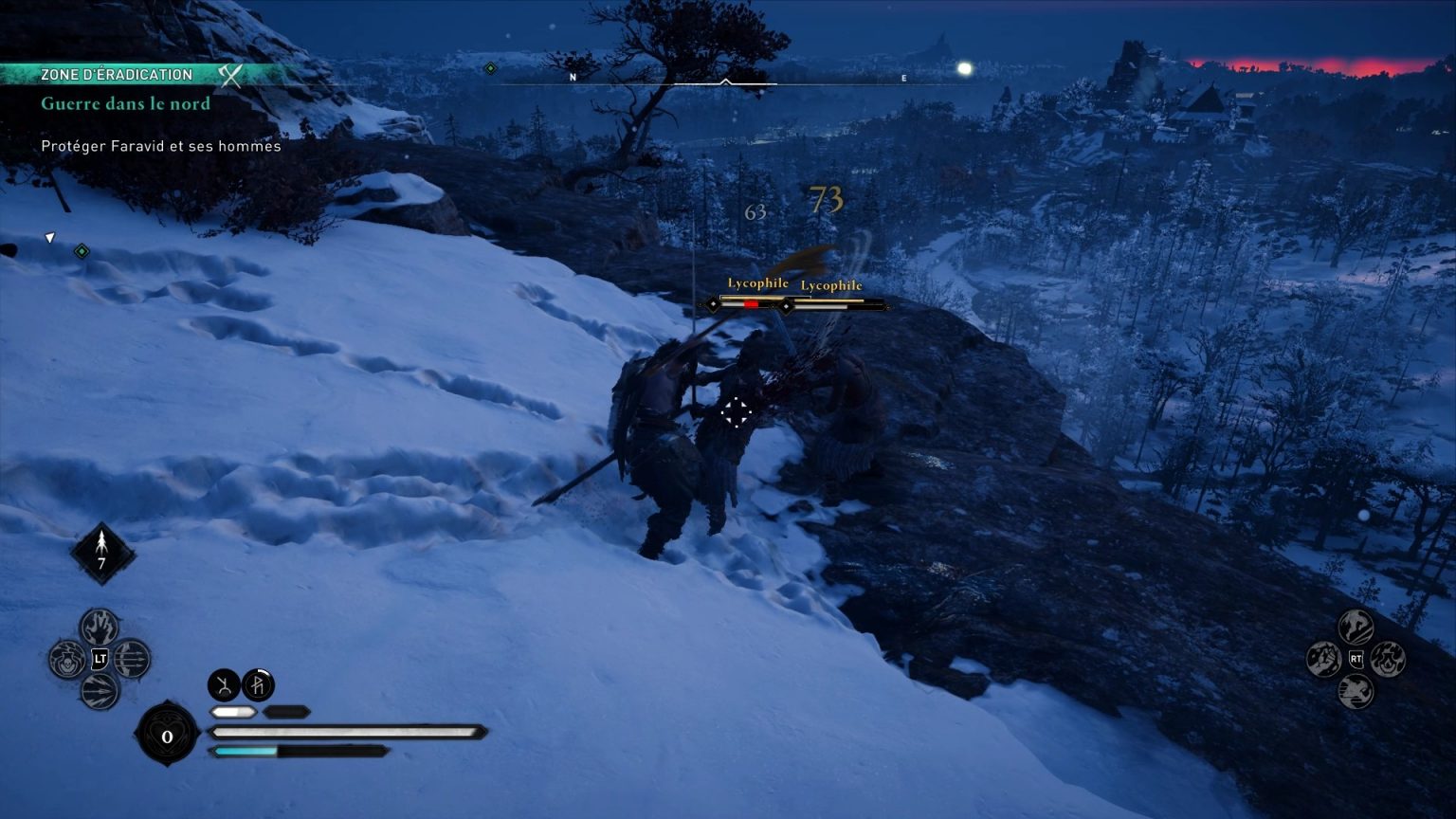1456x819 pixels.
Task: Open the compass waypoint diamond marker
Action: click(x=489, y=67)
